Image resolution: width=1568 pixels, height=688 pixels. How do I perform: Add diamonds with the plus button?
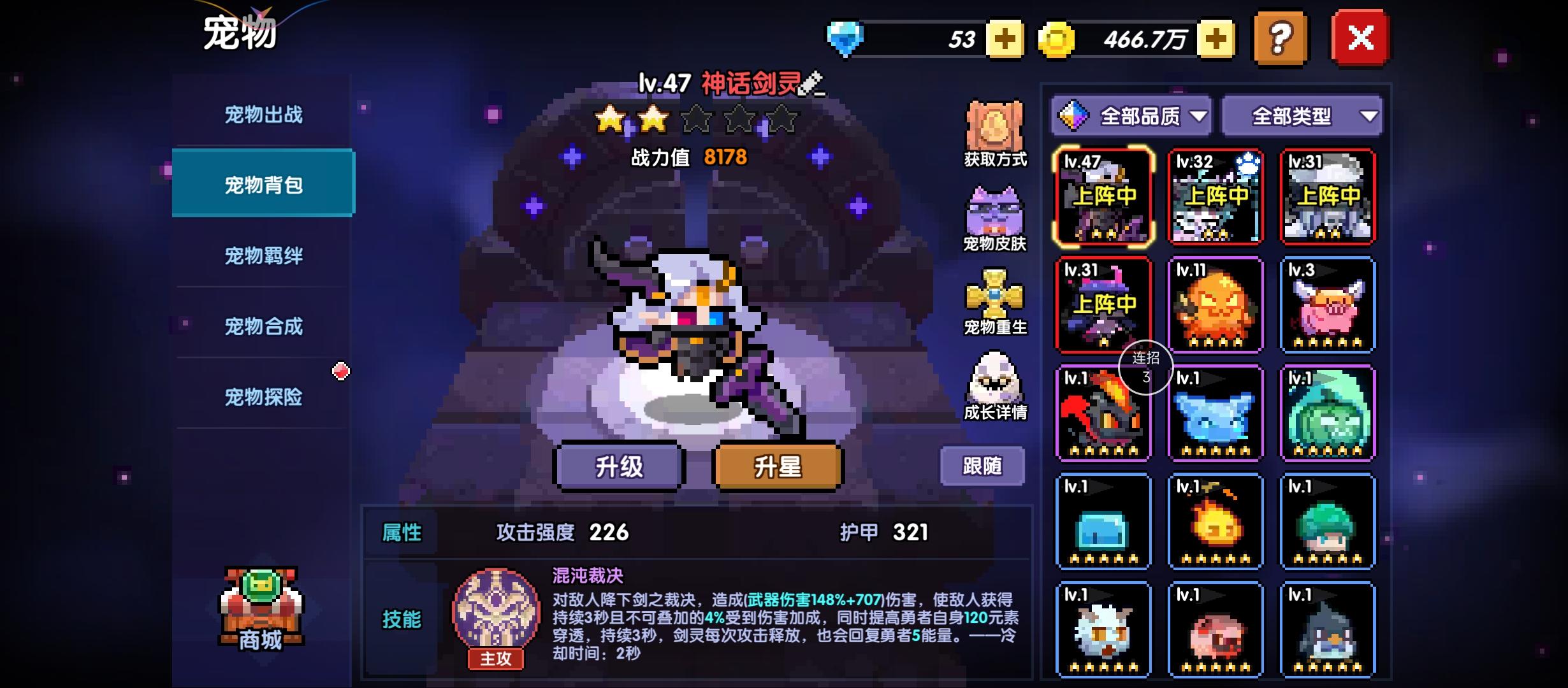click(x=1004, y=39)
